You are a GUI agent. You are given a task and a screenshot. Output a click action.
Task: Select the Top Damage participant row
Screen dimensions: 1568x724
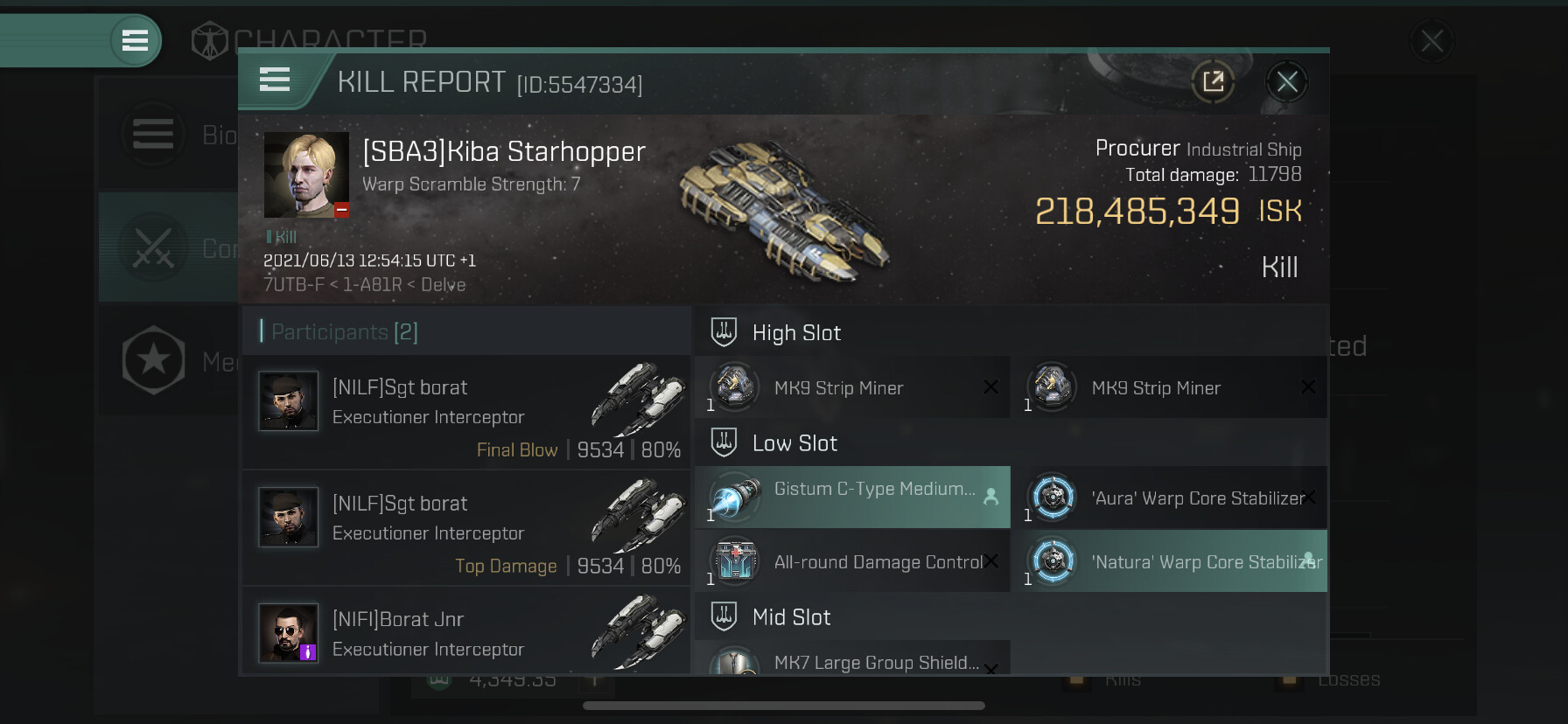tap(465, 527)
